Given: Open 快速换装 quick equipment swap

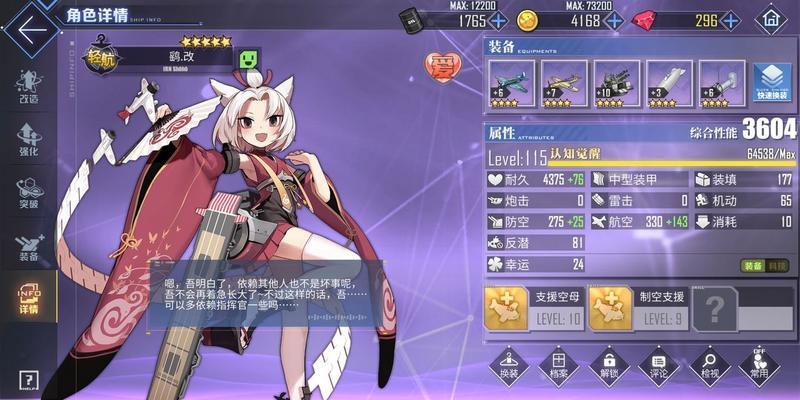Looking at the screenshot, I should pos(772,83).
